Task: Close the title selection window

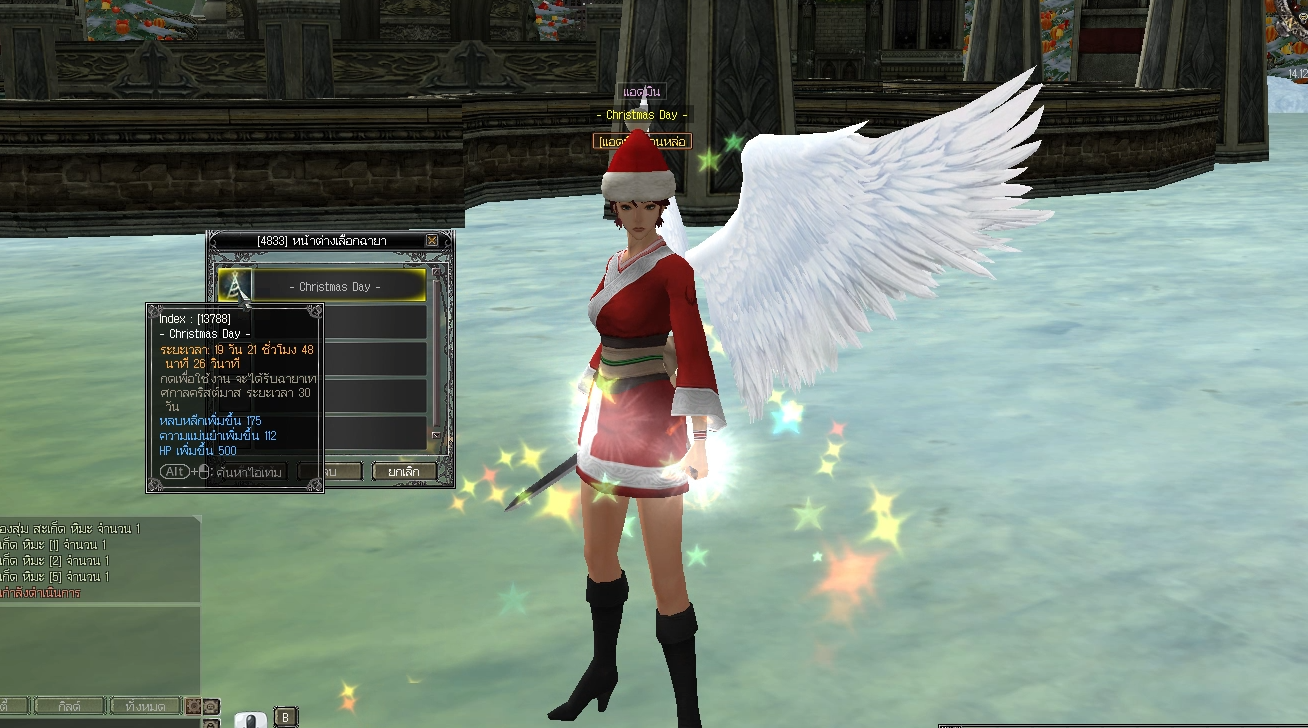Action: point(432,241)
